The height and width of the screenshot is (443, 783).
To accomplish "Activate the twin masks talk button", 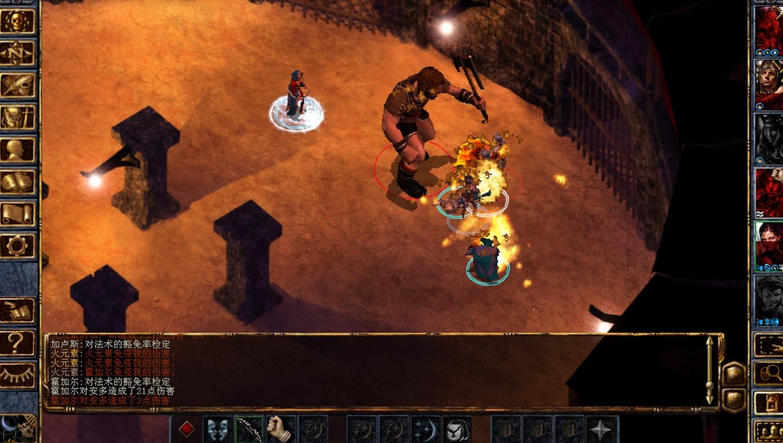I will pos(217,430).
